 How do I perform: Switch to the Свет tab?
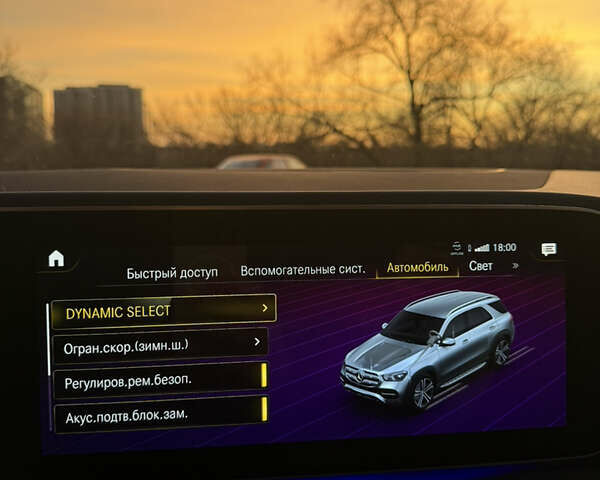481,266
